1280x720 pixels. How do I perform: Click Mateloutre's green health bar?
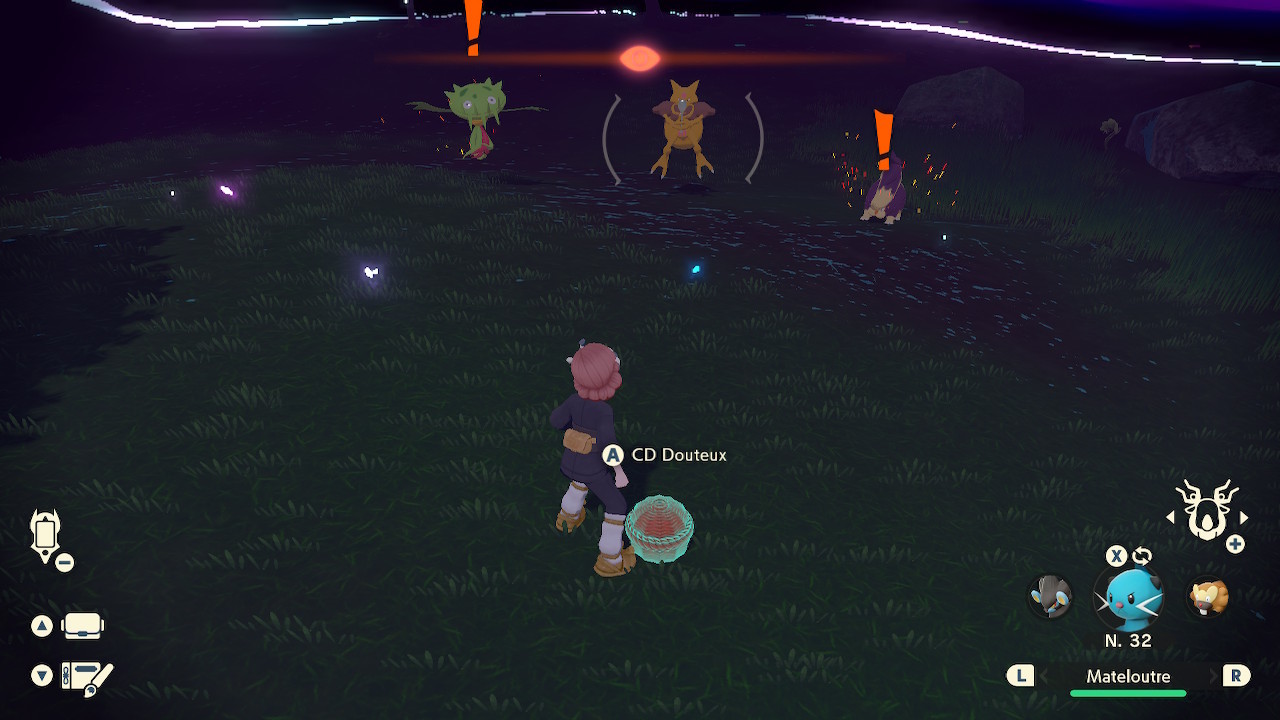point(1128,690)
